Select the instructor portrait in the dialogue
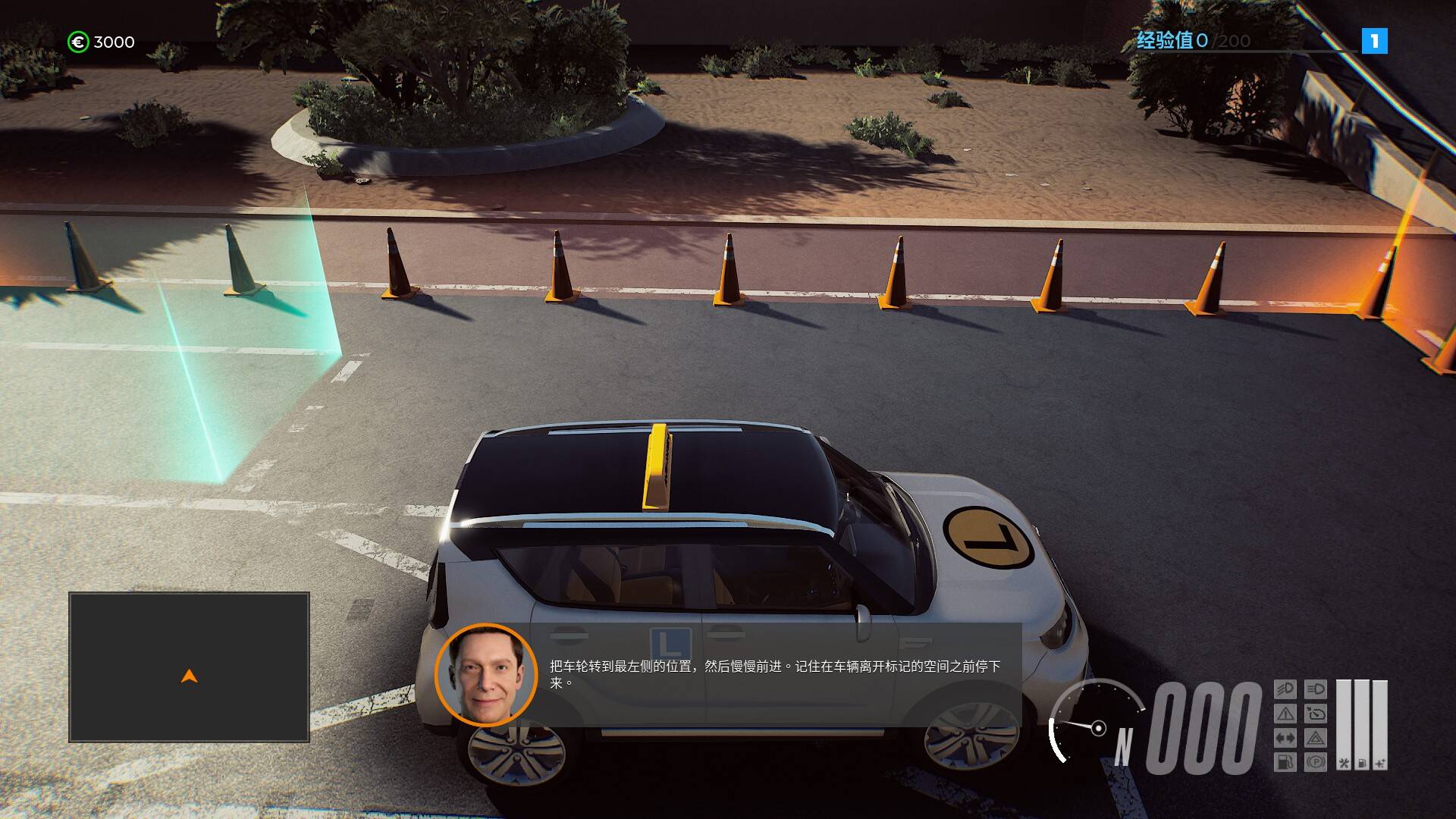 tap(486, 675)
